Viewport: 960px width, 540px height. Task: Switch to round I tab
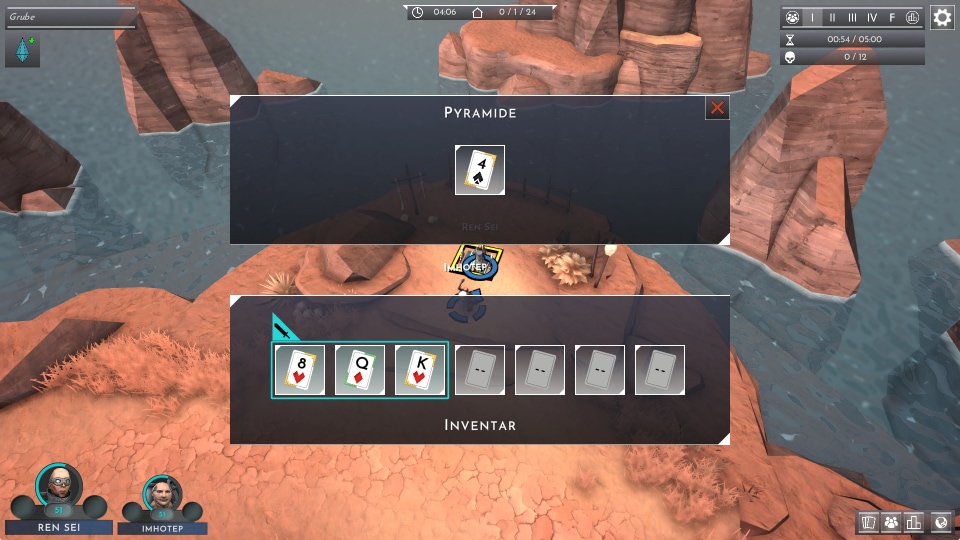pos(812,18)
